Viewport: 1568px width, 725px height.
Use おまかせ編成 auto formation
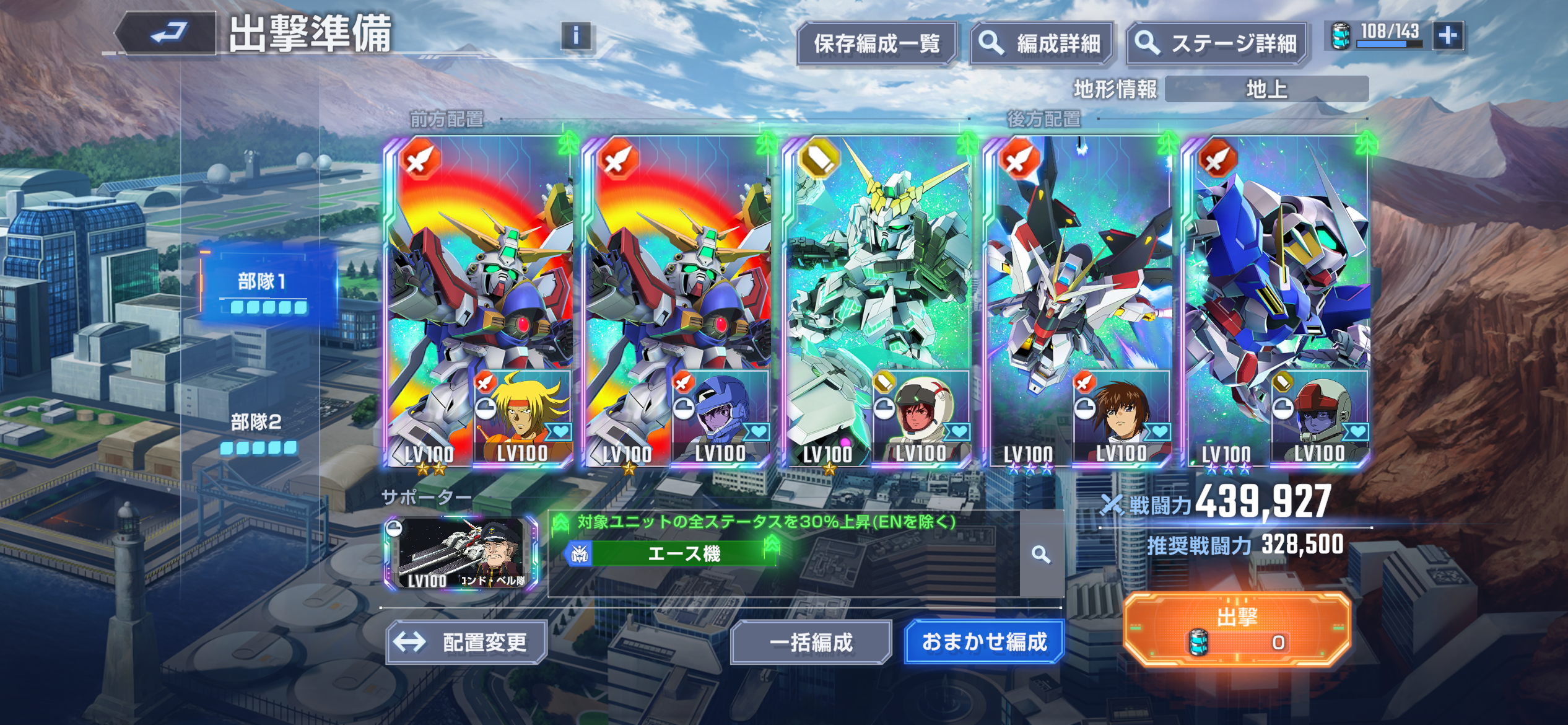pyautogui.click(x=984, y=642)
